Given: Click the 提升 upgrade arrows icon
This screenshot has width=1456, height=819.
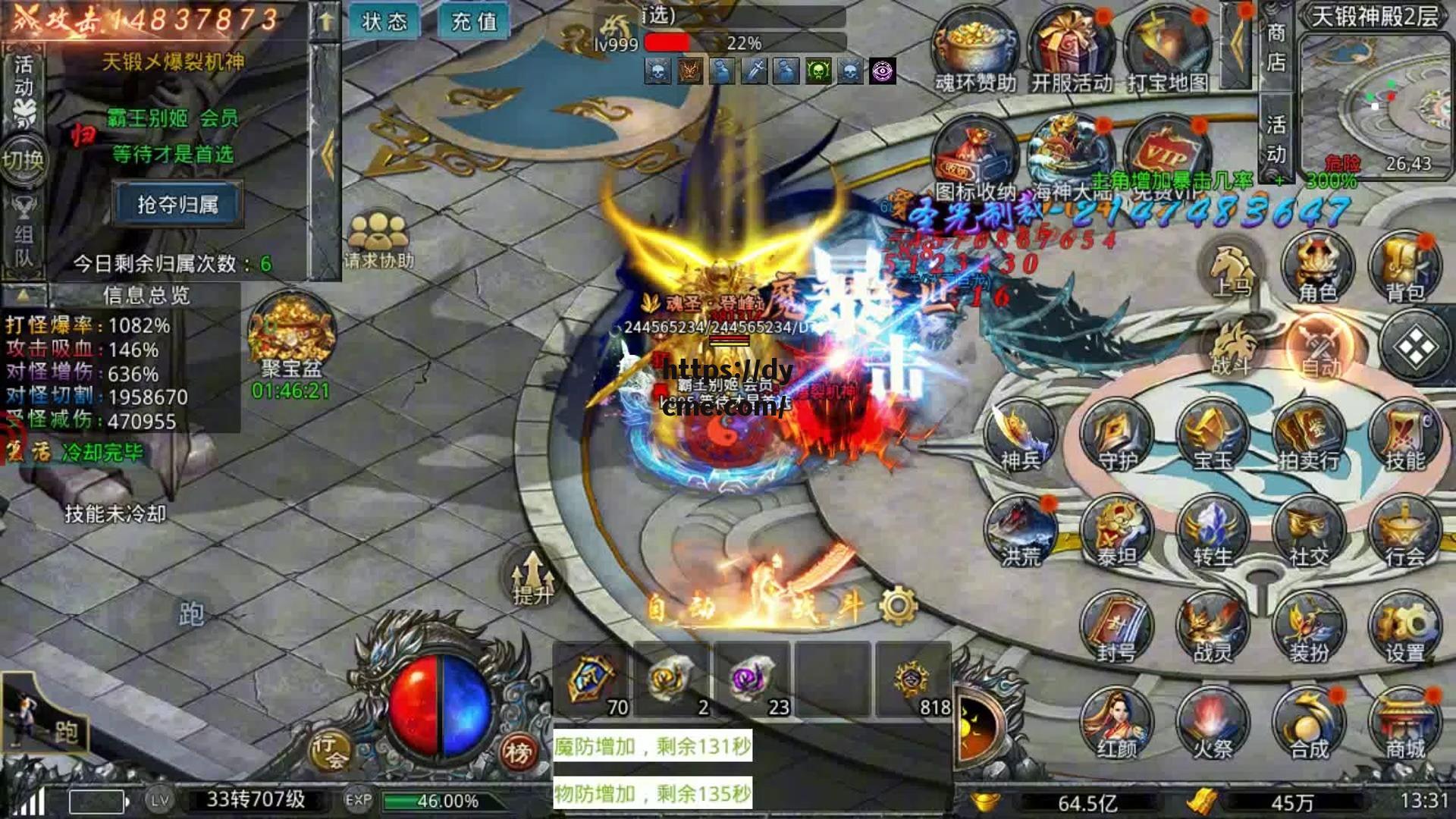Looking at the screenshot, I should pos(532,578).
